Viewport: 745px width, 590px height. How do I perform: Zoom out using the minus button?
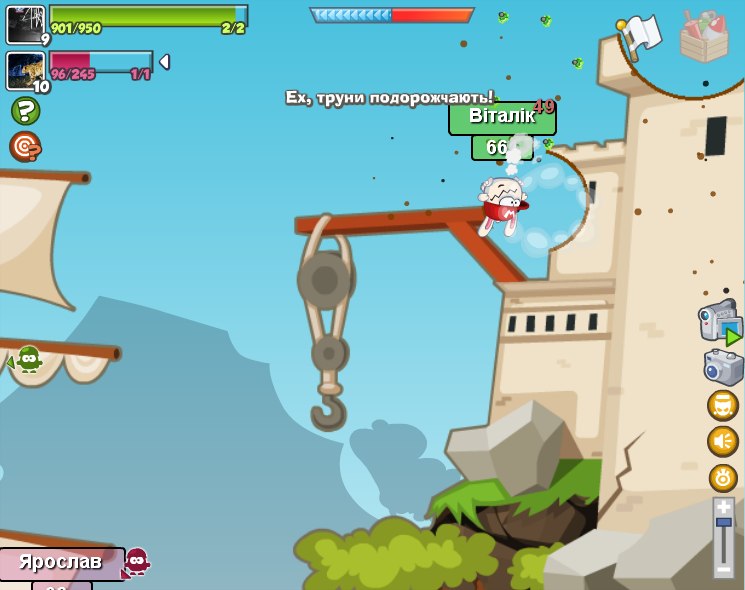[724, 569]
